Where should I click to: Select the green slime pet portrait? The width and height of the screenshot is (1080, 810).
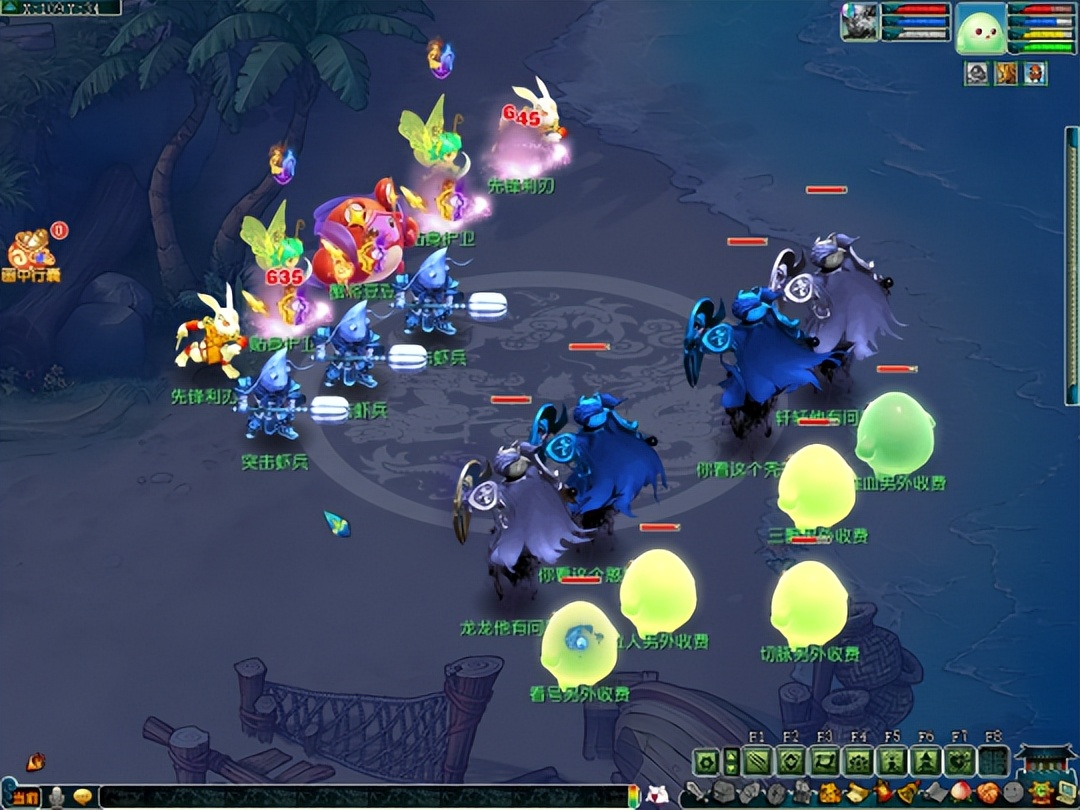coord(980,28)
